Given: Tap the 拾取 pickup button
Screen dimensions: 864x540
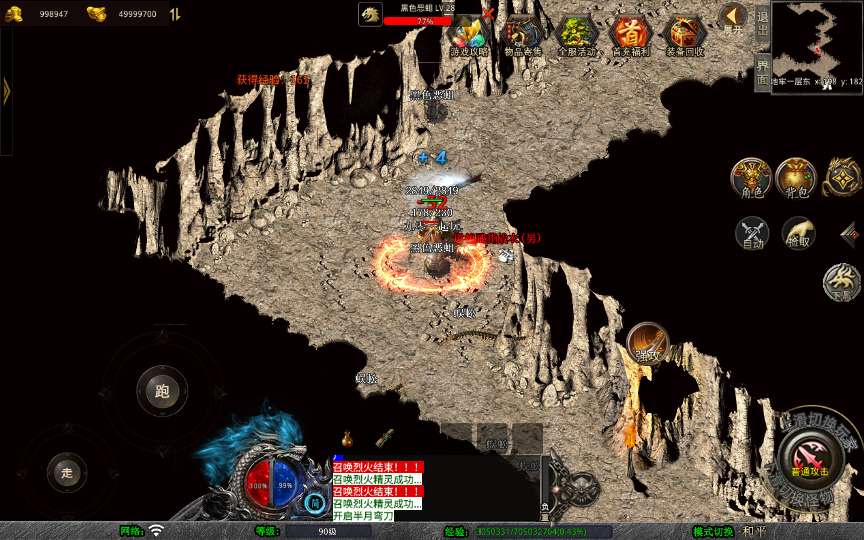Looking at the screenshot, I should [797, 233].
